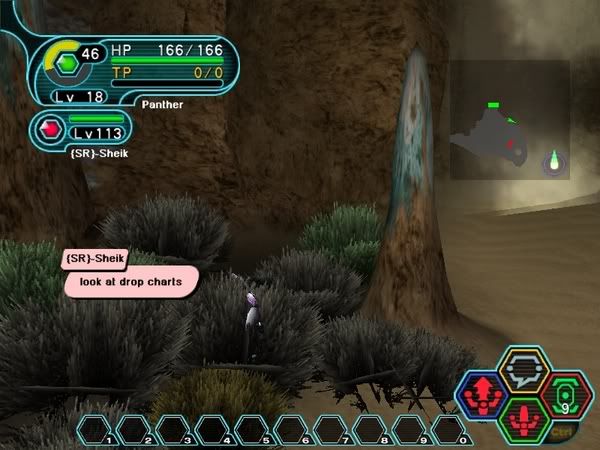Use the green item hexagon showing 9
Screen dimensions: 600x450
565,396
